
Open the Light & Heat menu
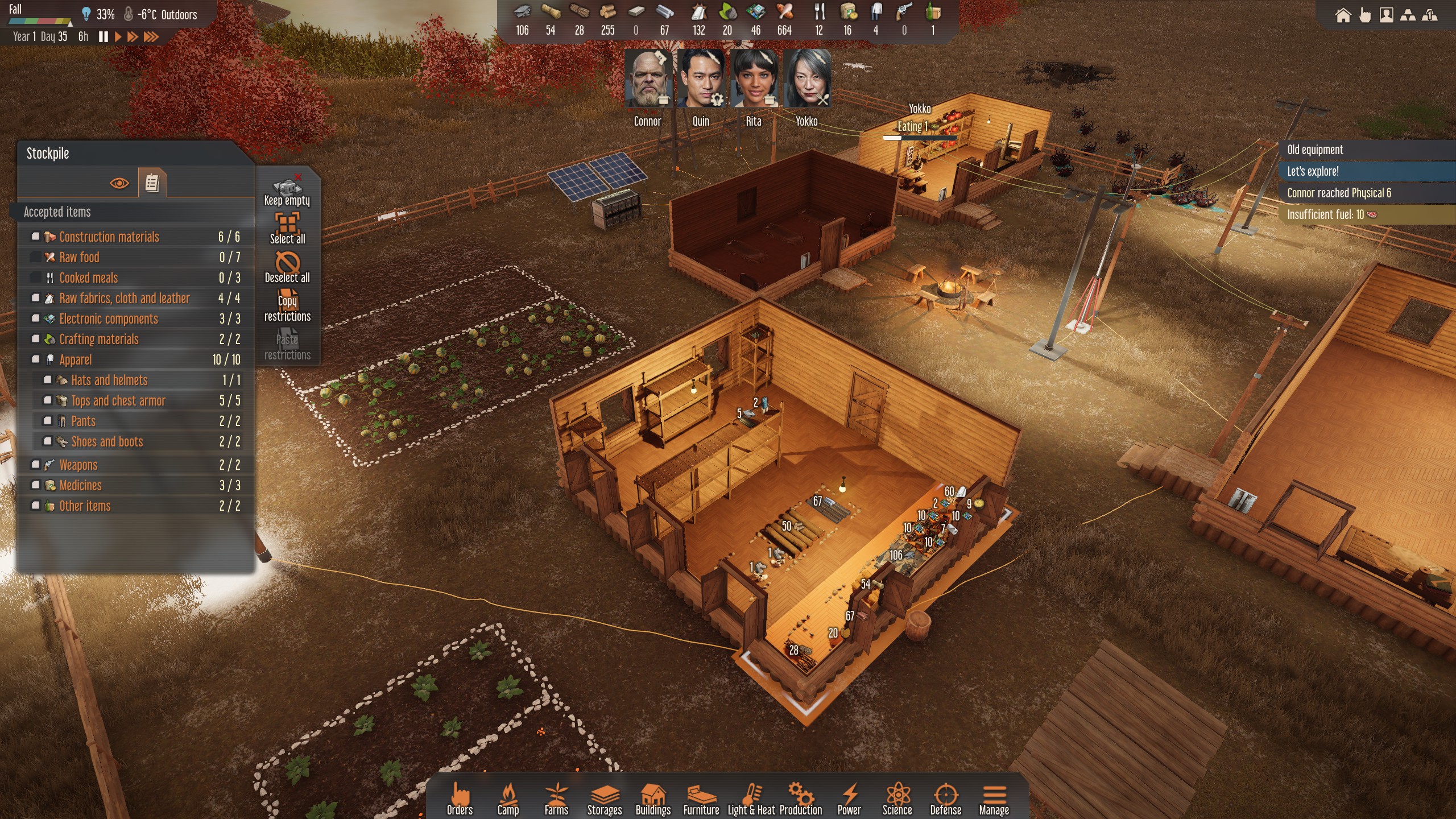[751, 800]
